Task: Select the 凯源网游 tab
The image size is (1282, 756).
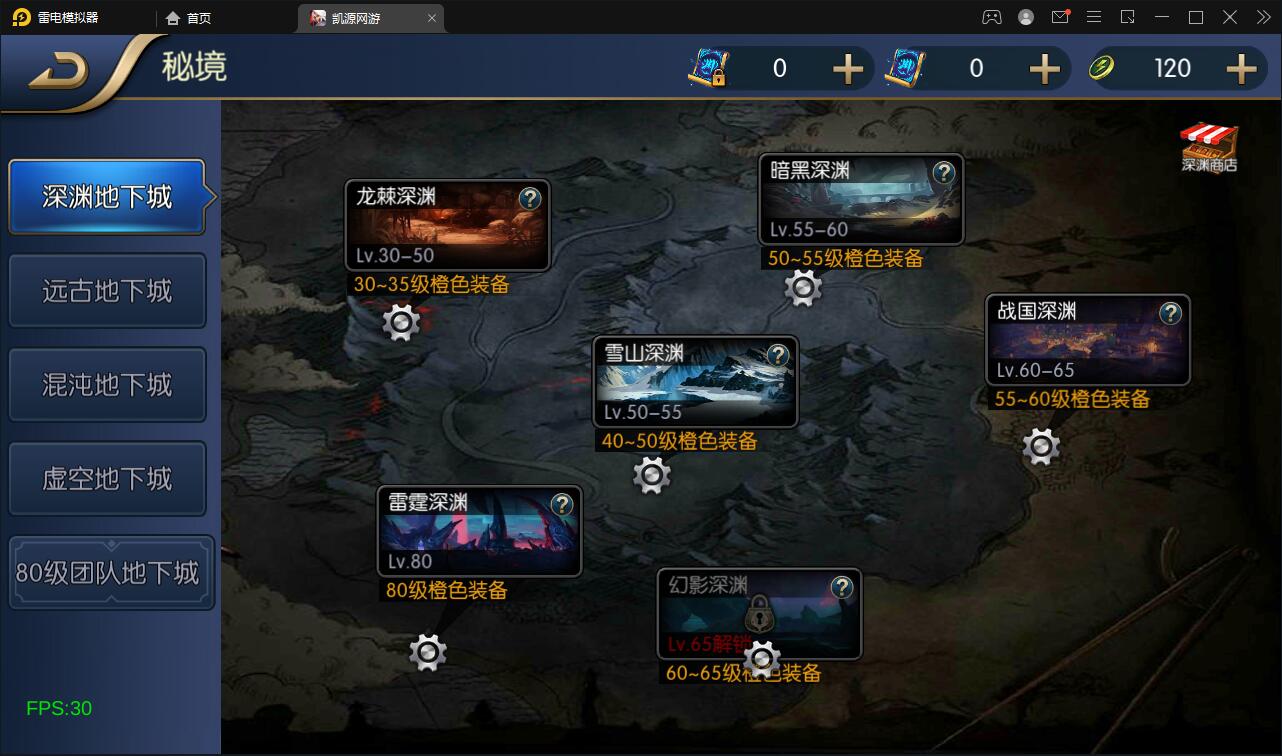Action: point(355,17)
